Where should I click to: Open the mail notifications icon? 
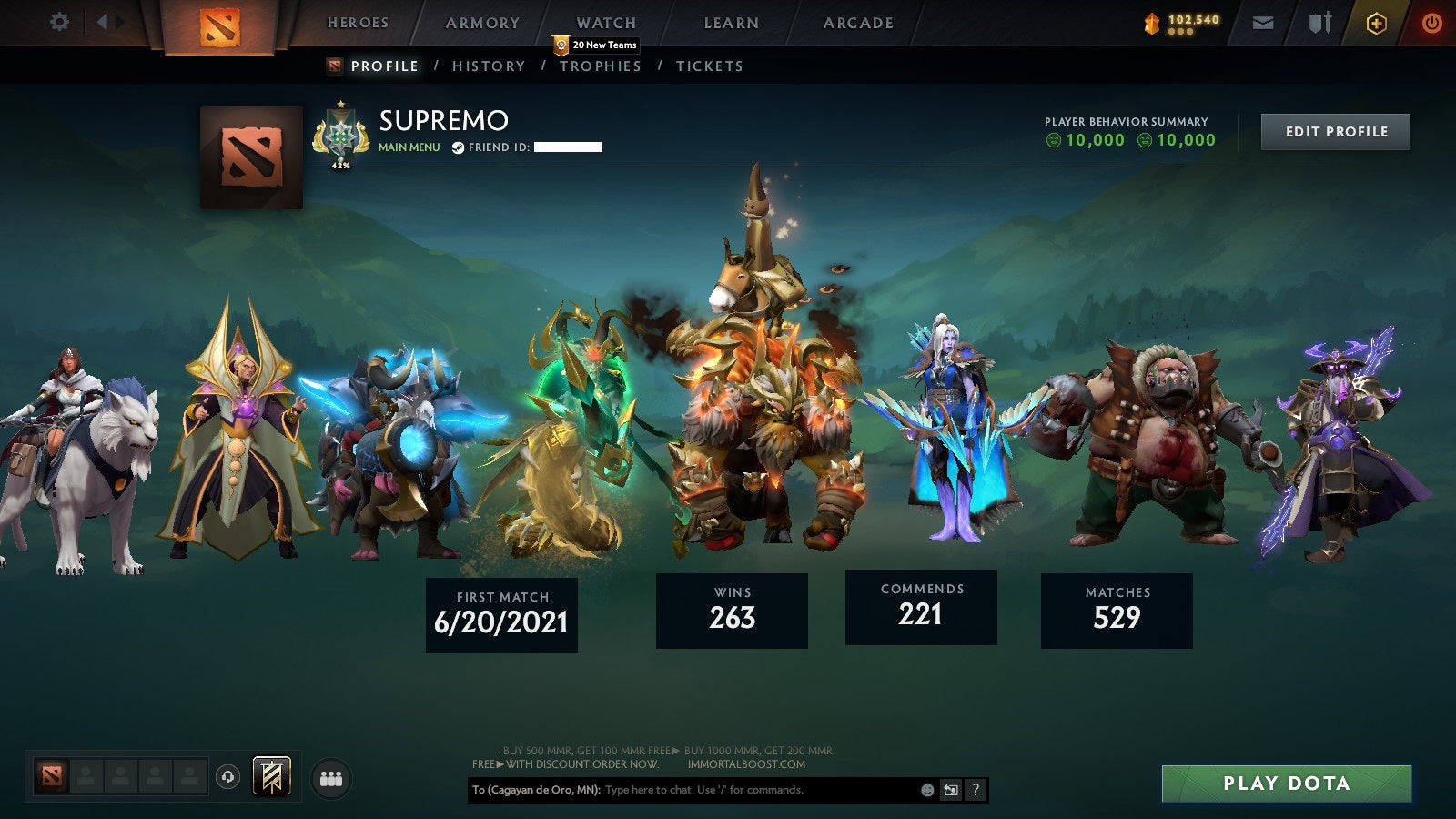tap(1261, 21)
